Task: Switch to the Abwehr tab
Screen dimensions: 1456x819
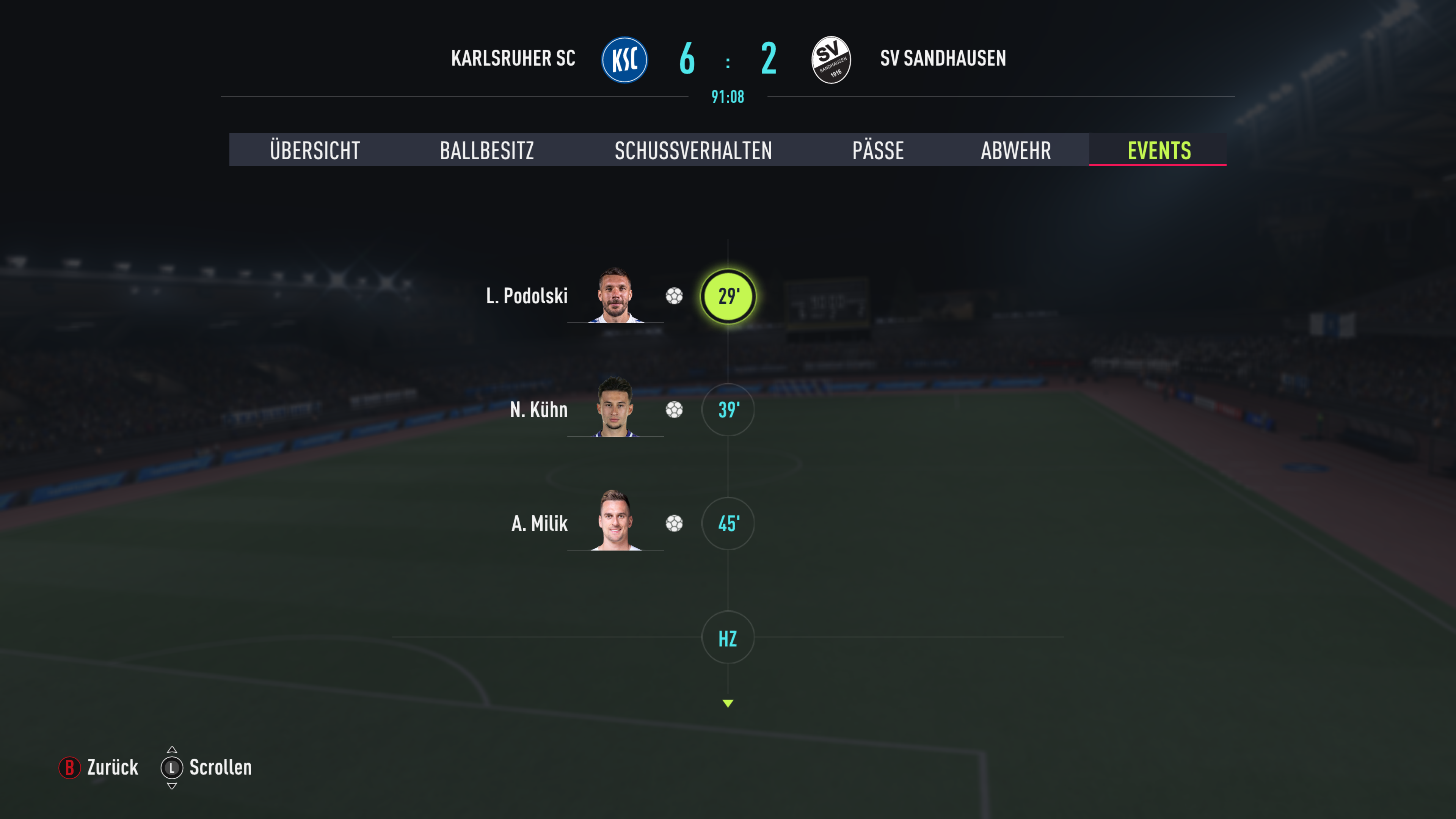Action: 1016,151
